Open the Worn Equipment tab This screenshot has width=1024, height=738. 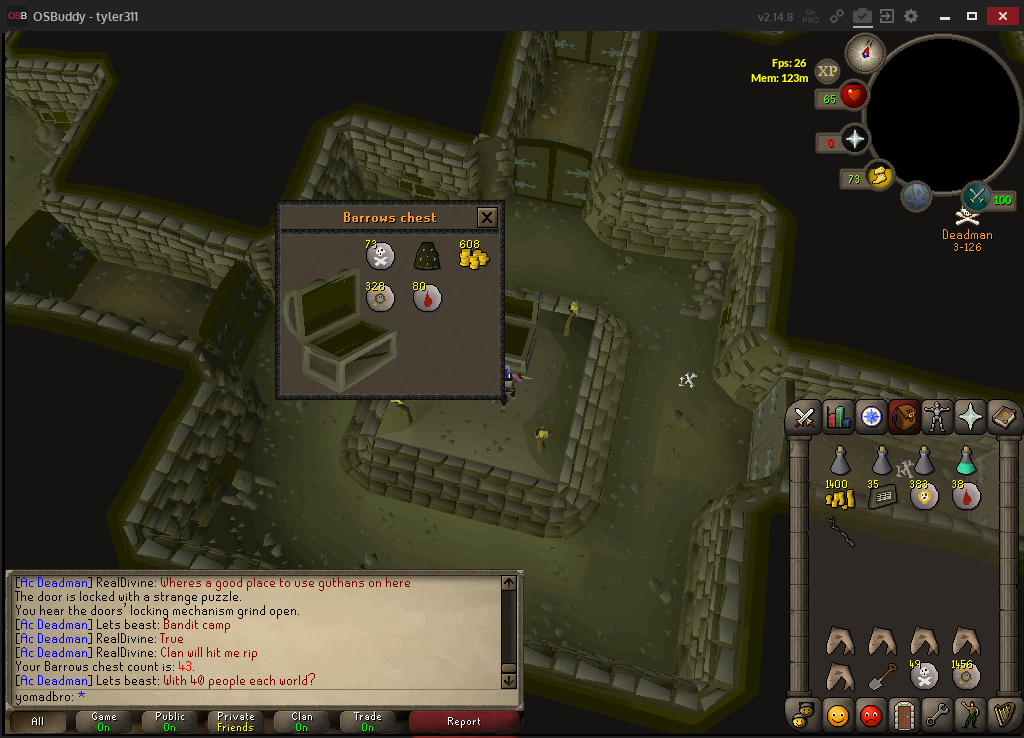(937, 417)
